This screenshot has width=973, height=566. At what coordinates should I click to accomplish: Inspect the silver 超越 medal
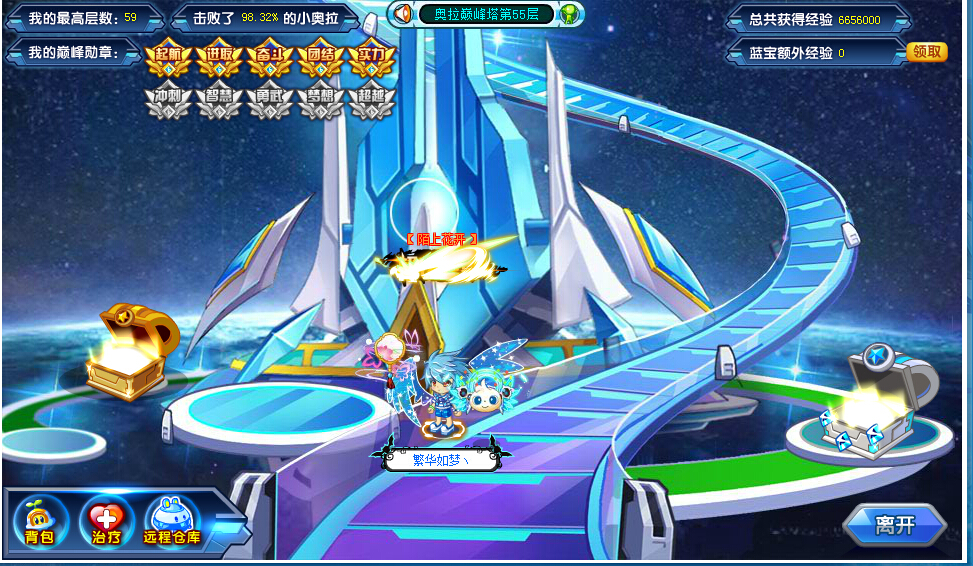[371, 101]
